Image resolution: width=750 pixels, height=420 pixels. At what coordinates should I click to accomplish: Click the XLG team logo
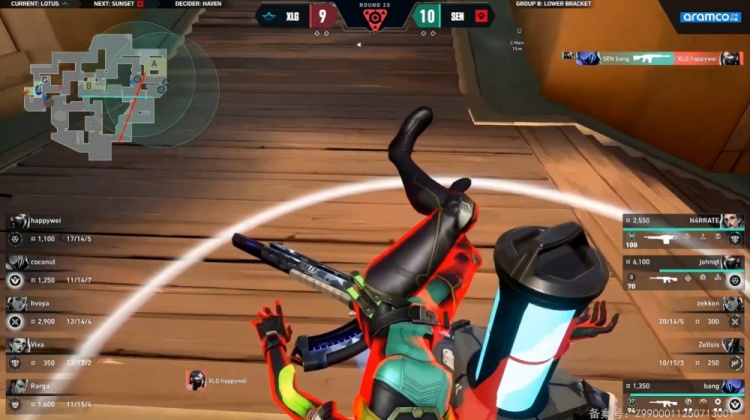(x=270, y=15)
